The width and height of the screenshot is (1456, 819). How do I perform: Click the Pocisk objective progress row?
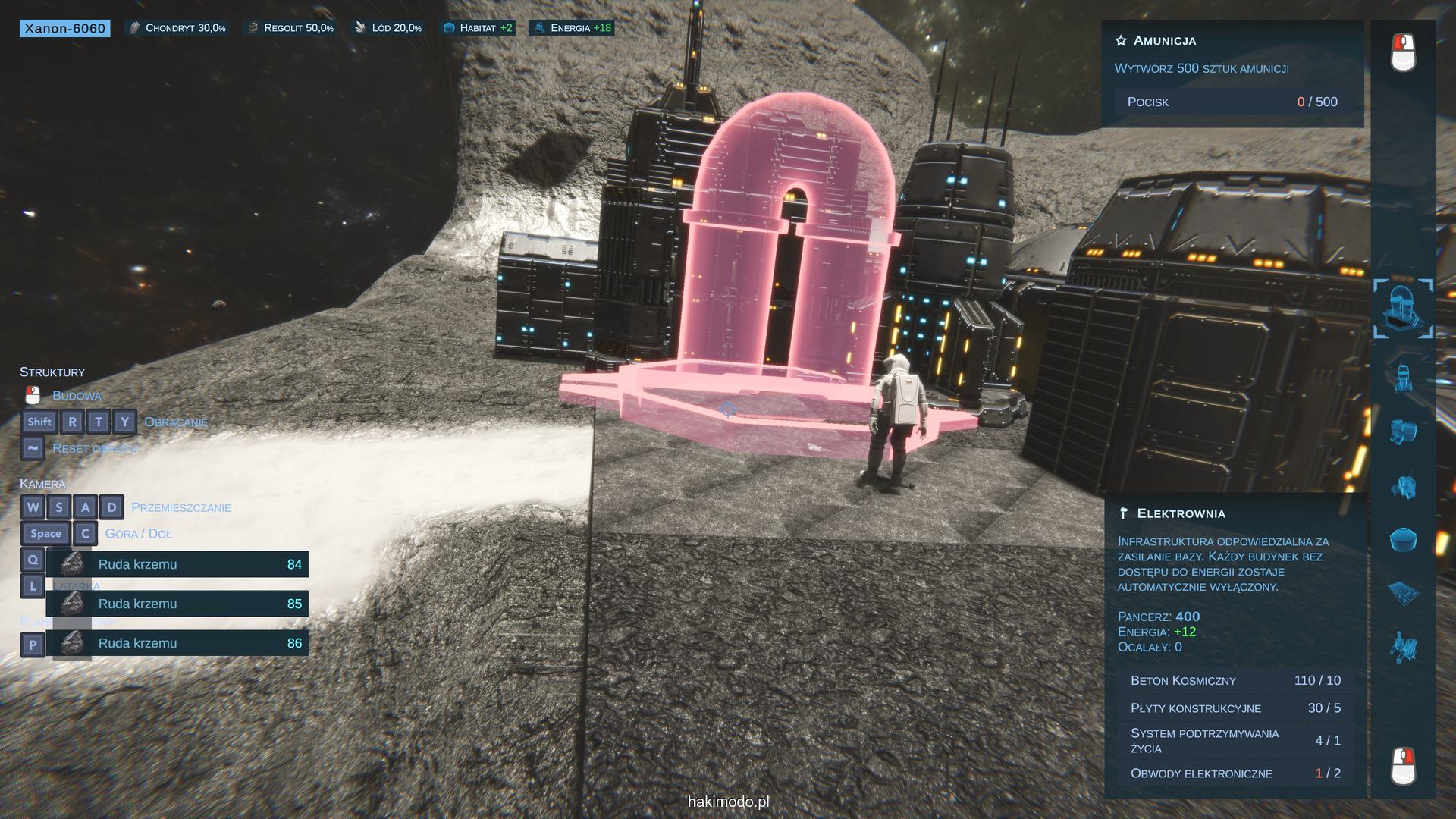click(1232, 102)
